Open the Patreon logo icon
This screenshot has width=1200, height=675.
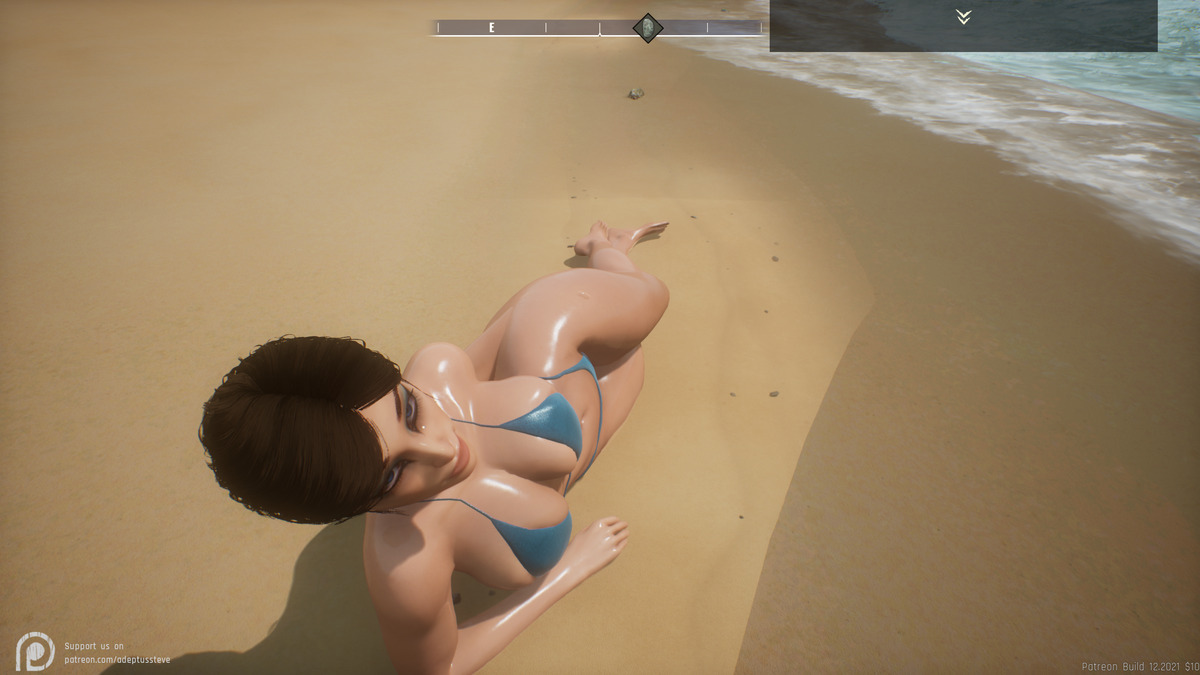35,651
